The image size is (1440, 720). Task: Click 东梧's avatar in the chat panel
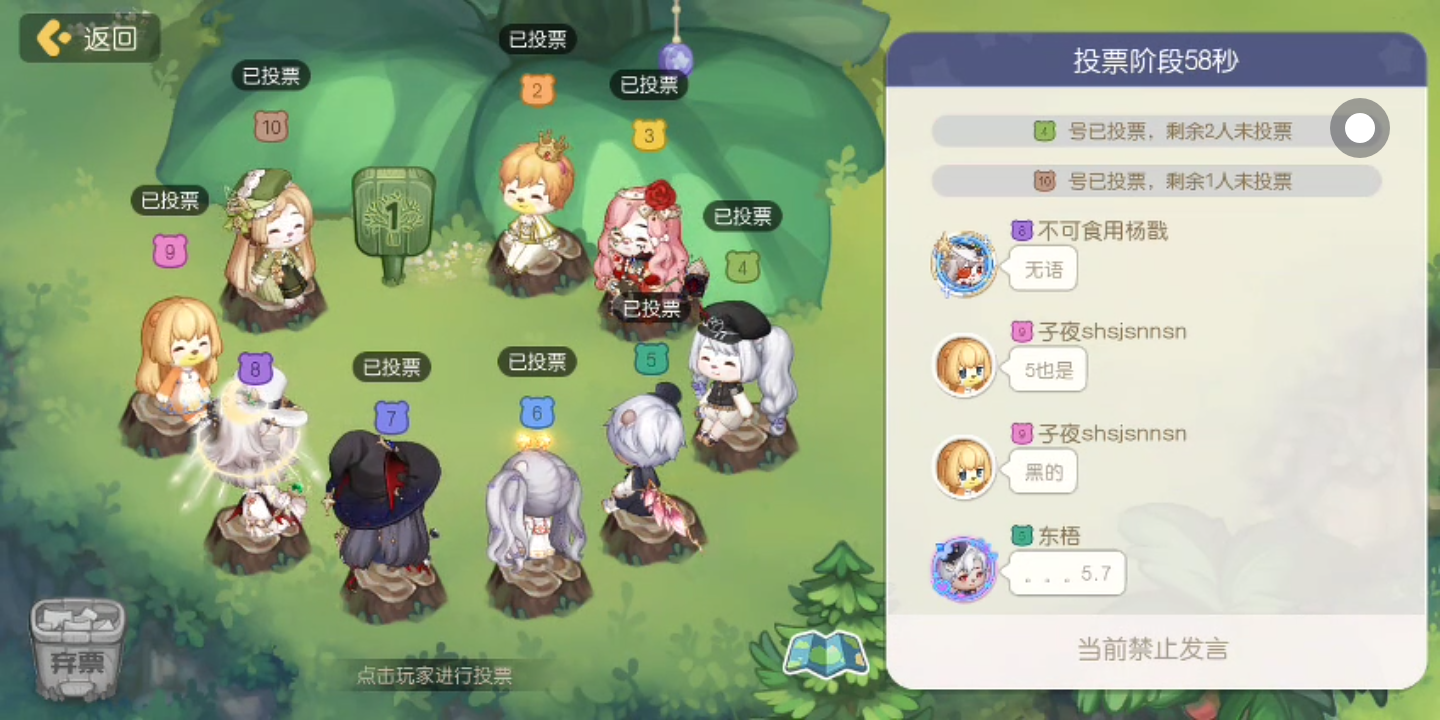click(962, 570)
